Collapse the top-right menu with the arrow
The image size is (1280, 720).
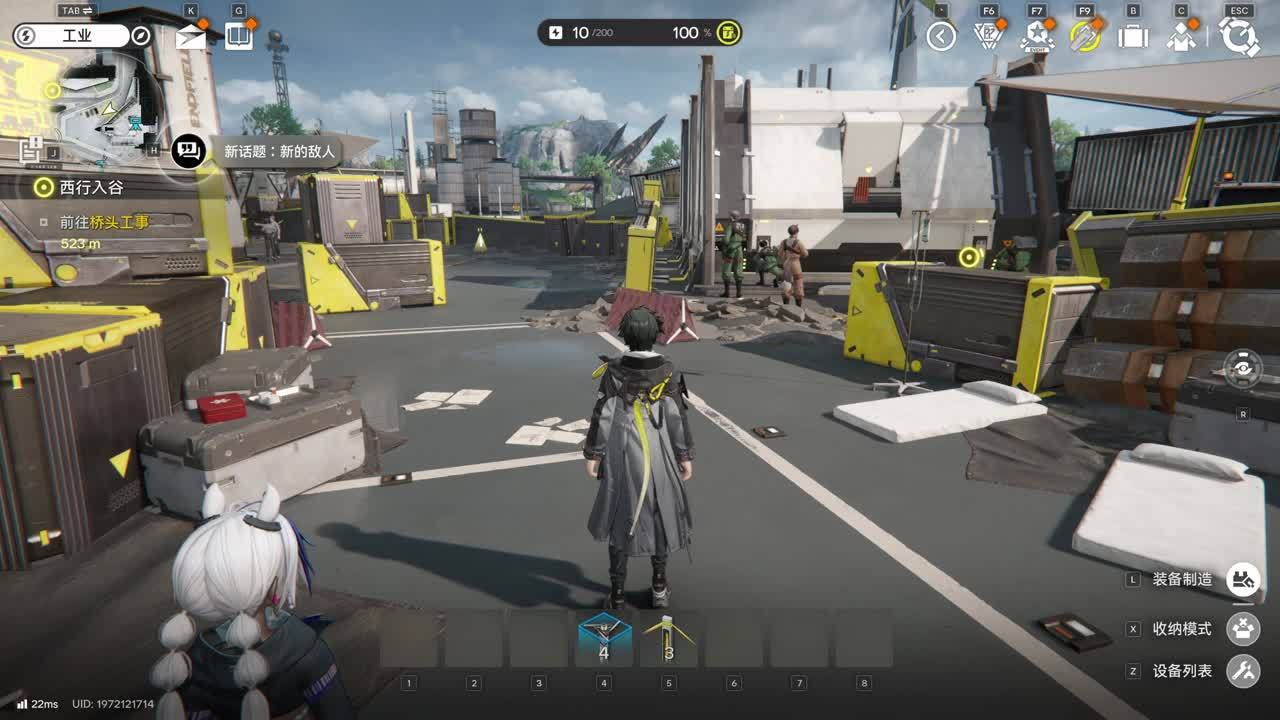[x=941, y=37]
